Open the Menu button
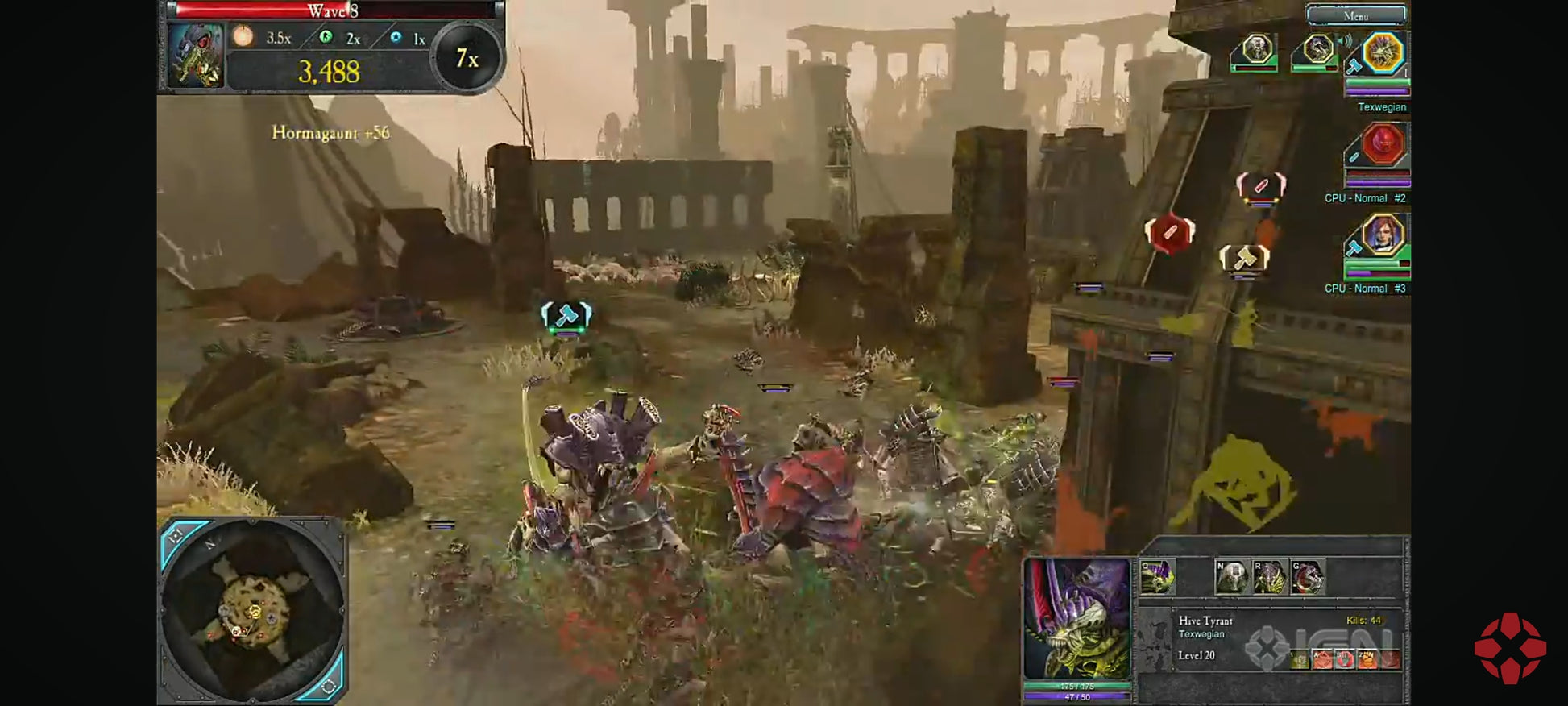The width and height of the screenshot is (1568, 706). coord(1356,15)
